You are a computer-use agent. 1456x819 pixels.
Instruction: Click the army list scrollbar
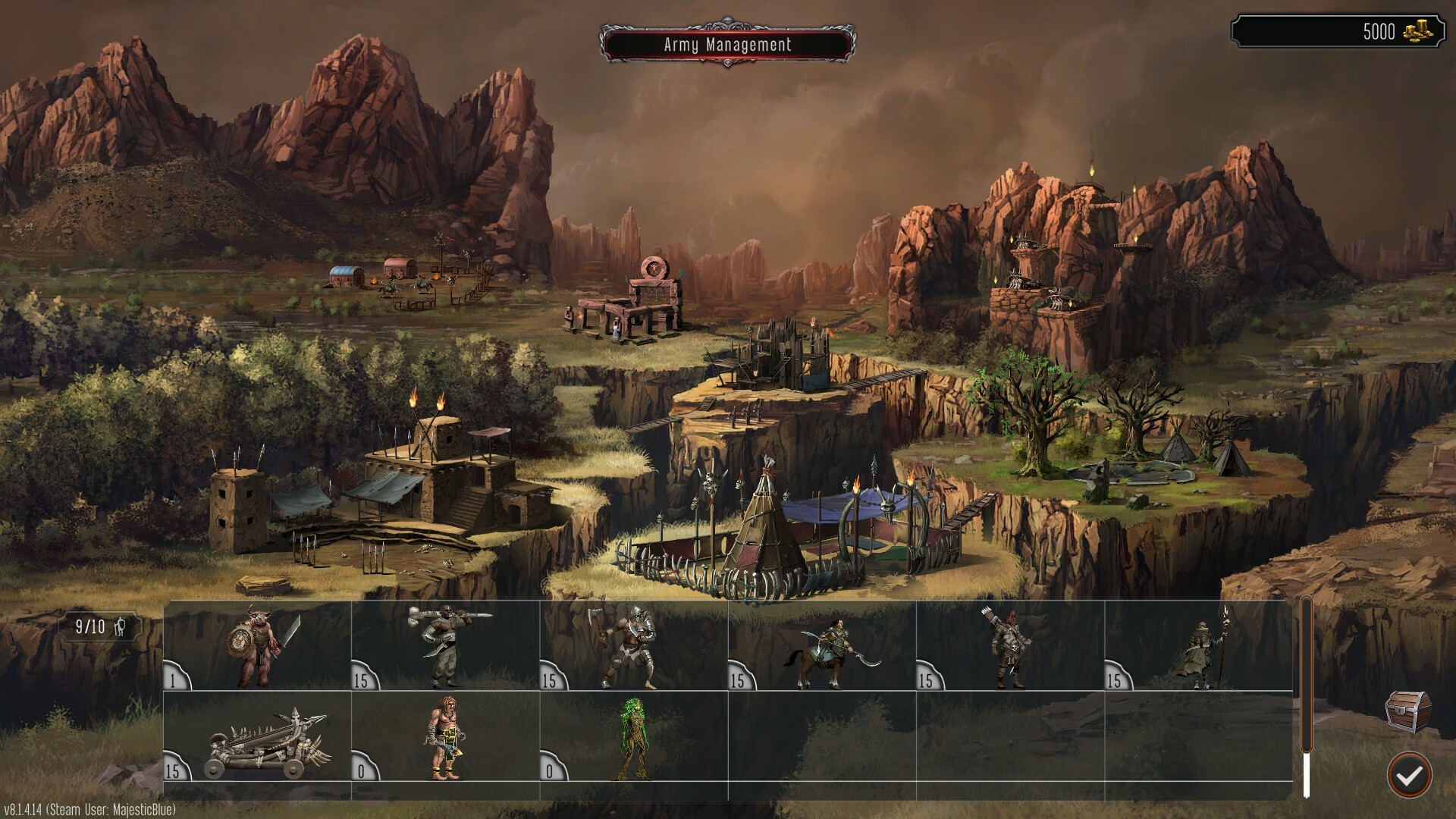[1306, 698]
